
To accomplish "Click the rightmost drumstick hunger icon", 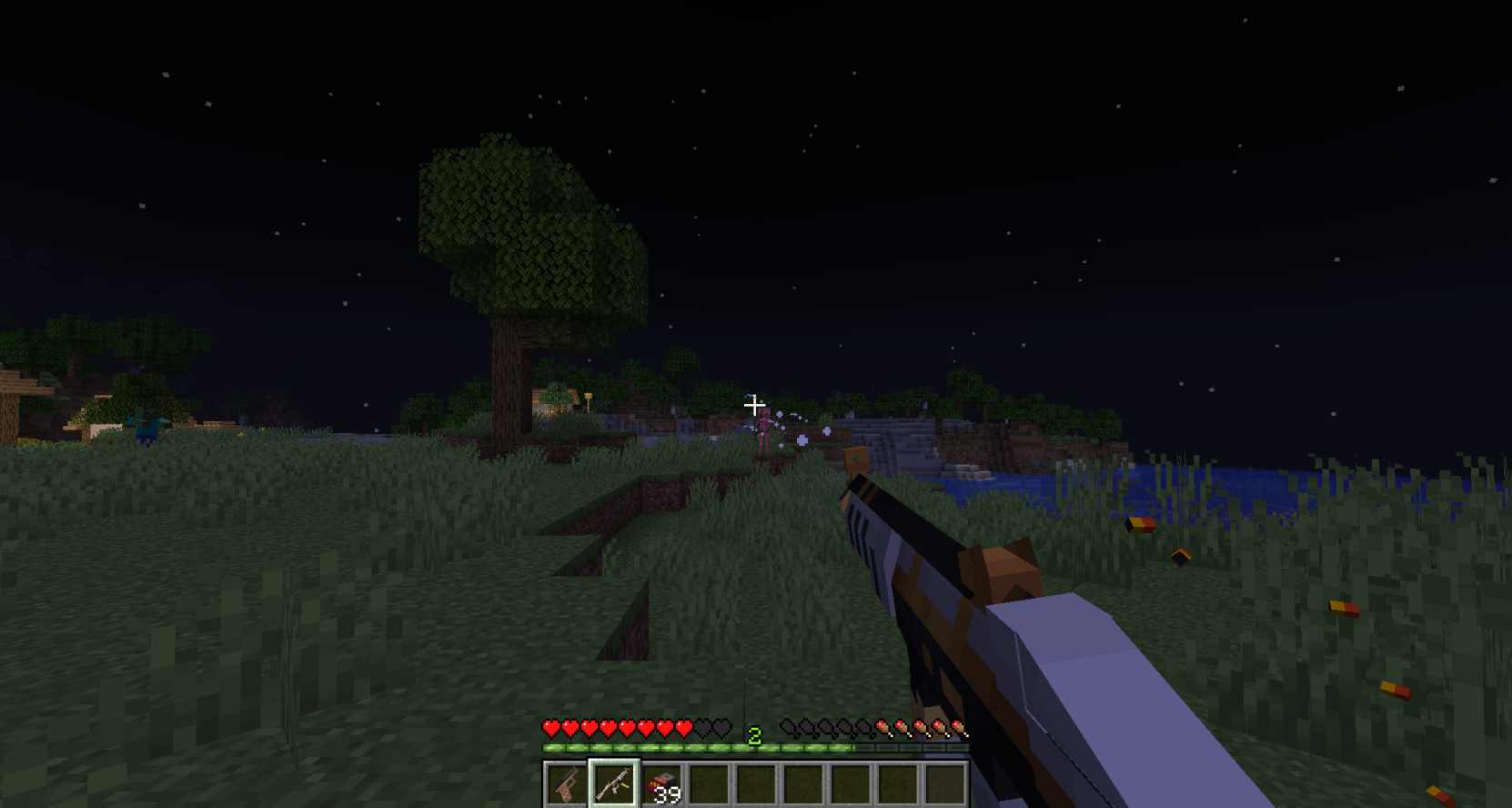I will click(957, 729).
